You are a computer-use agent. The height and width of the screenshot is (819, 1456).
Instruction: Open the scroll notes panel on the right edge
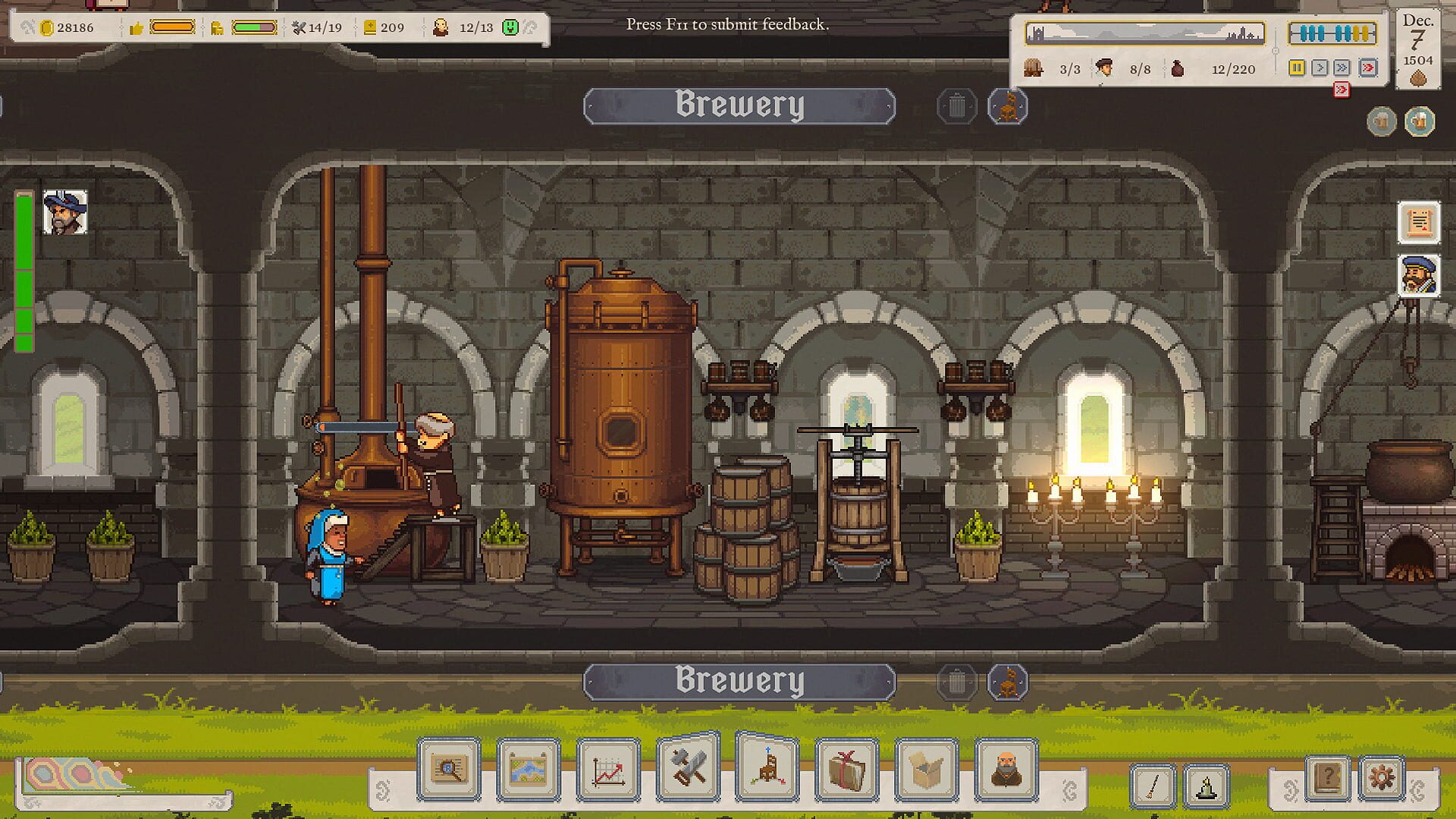(1419, 223)
